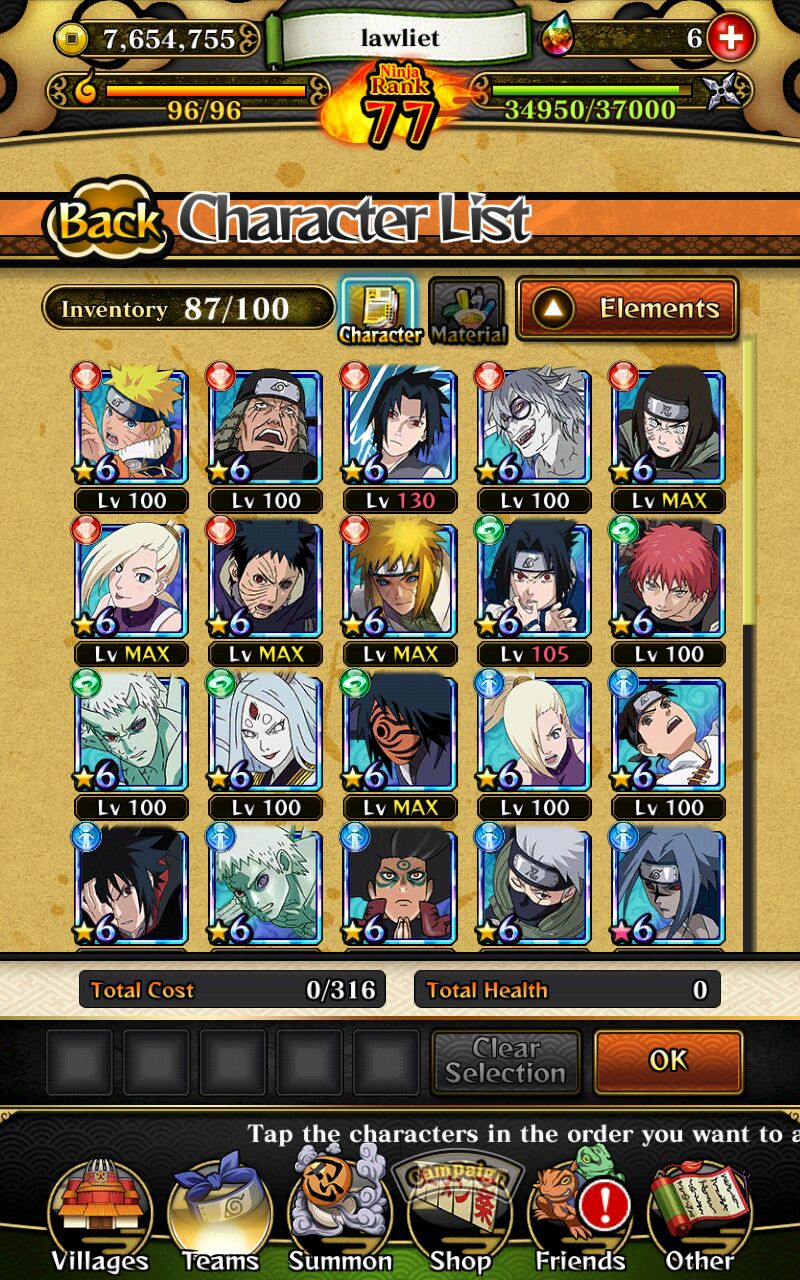This screenshot has width=800, height=1280.
Task: Select the orange spiral-masked Tobi card
Action: [x=400, y=734]
